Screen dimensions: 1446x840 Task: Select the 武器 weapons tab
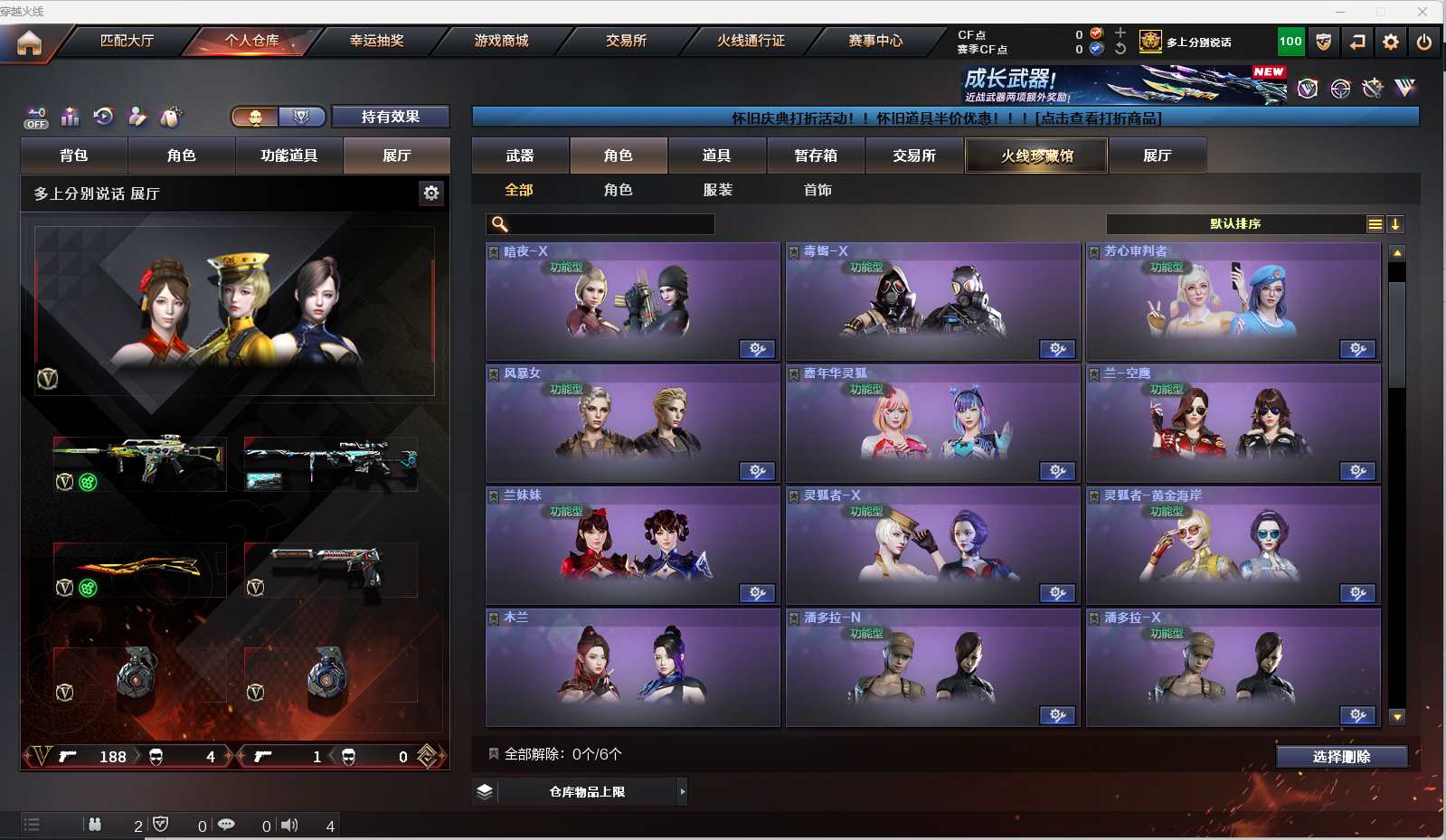tap(520, 156)
